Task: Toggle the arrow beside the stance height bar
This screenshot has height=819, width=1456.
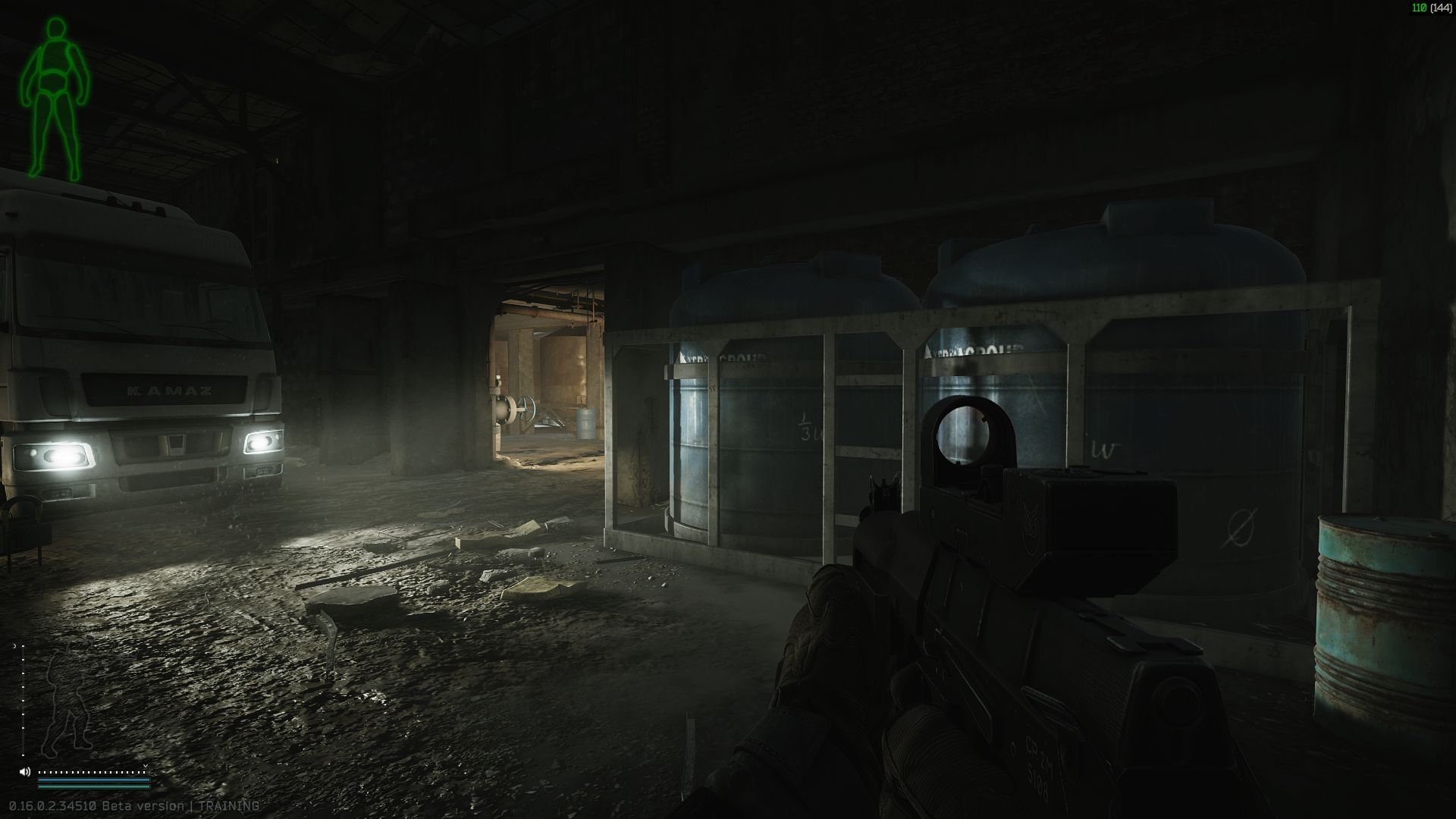Action: click(15, 645)
